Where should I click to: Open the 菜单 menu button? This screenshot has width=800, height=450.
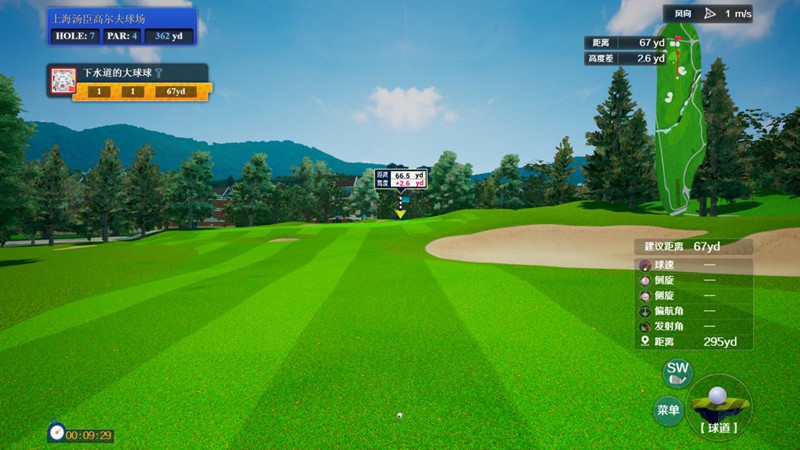point(668,410)
